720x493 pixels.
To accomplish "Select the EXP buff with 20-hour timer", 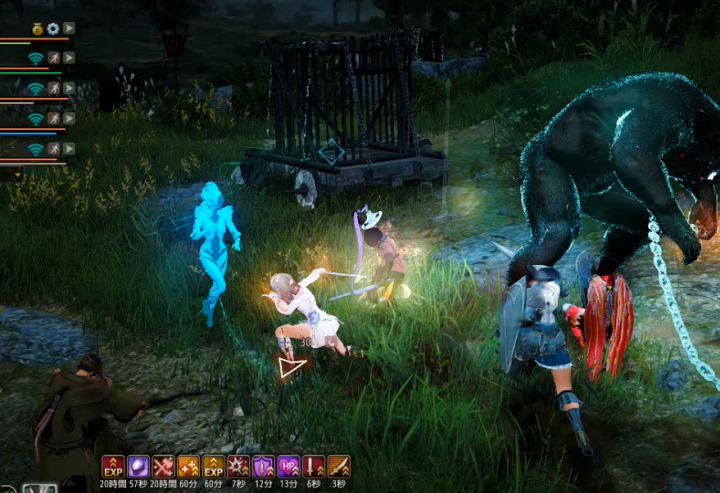I will (113, 467).
